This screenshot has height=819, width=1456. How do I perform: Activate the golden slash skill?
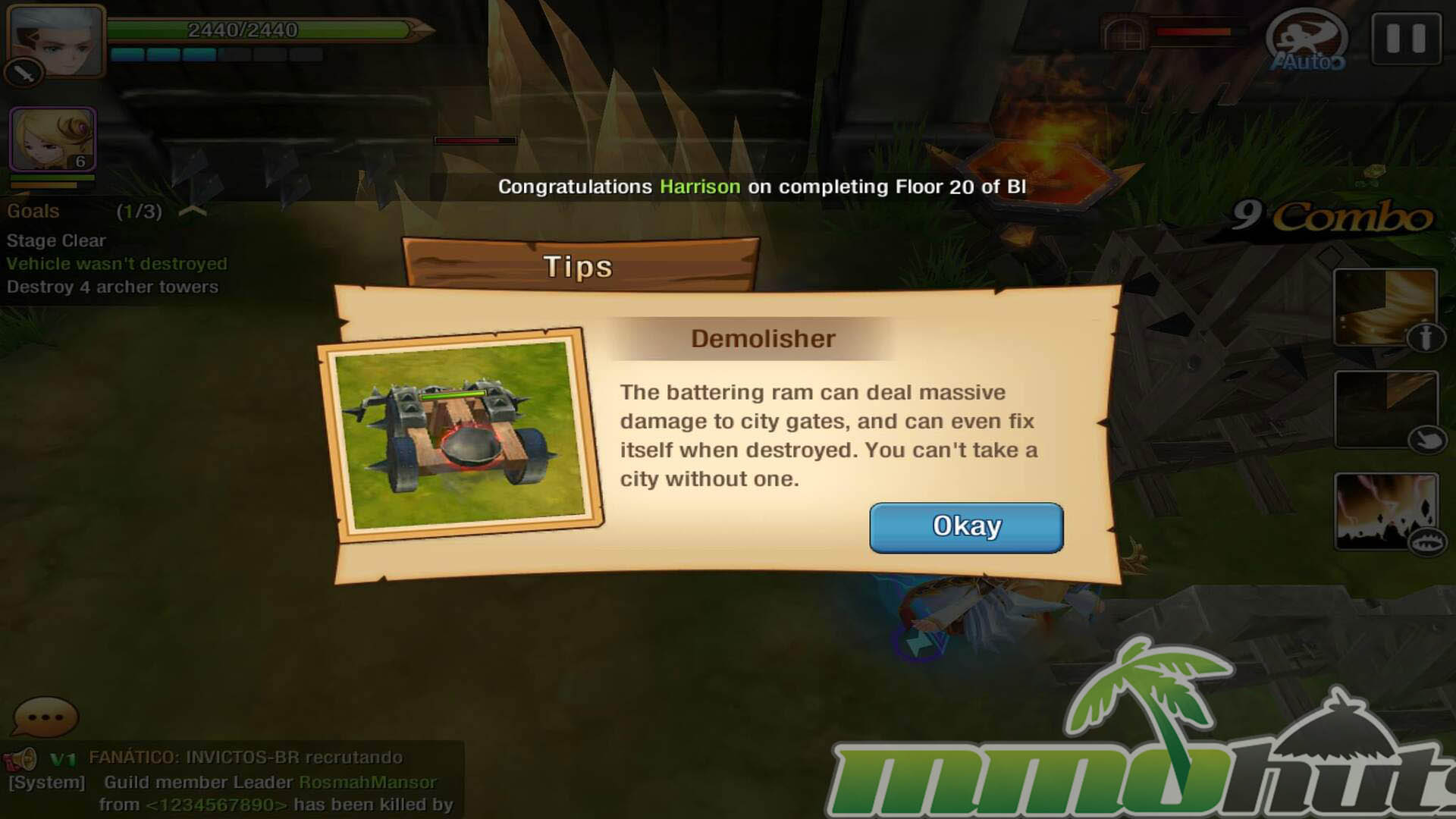[x=1384, y=306]
